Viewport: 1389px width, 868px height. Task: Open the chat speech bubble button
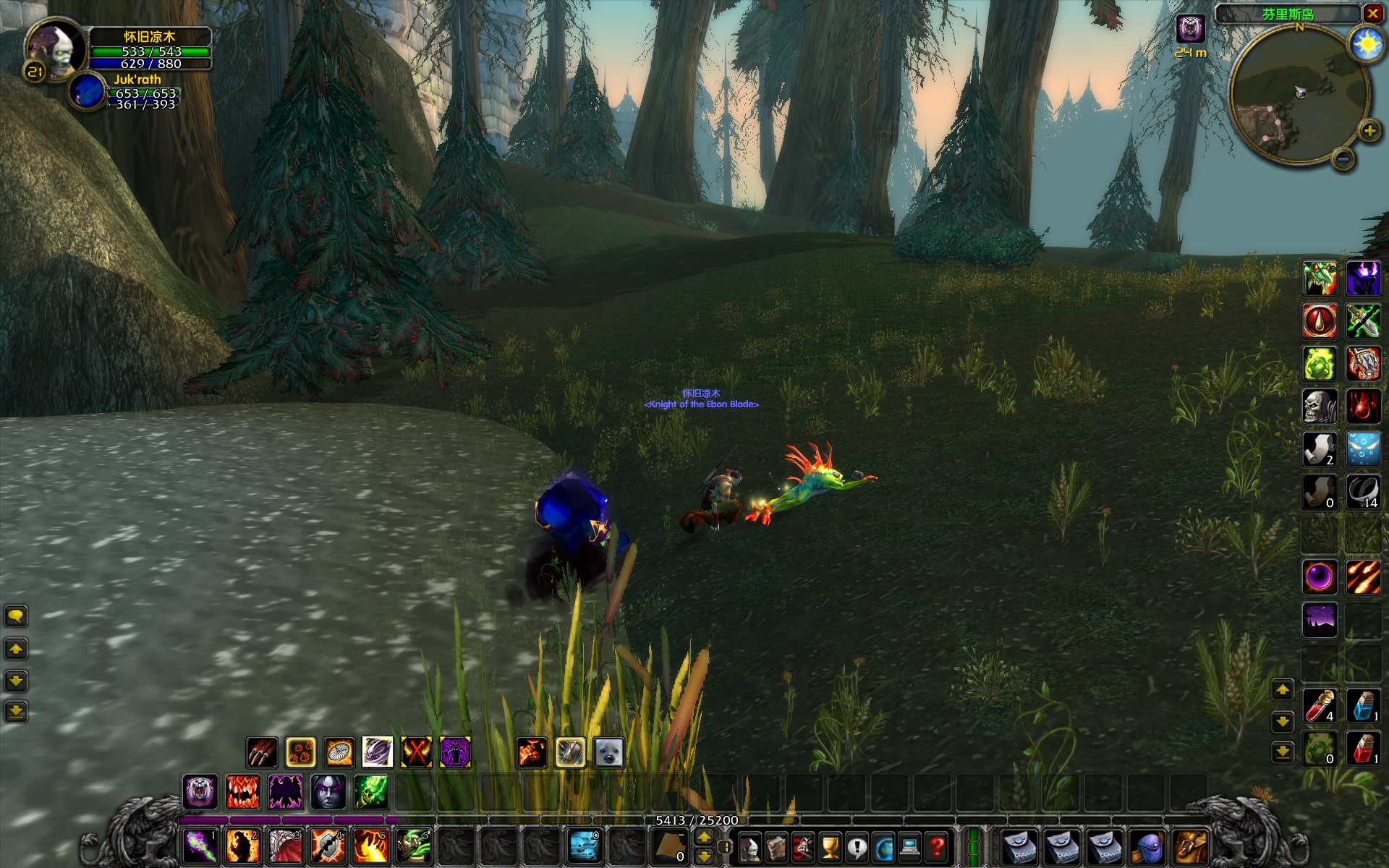click(16, 616)
